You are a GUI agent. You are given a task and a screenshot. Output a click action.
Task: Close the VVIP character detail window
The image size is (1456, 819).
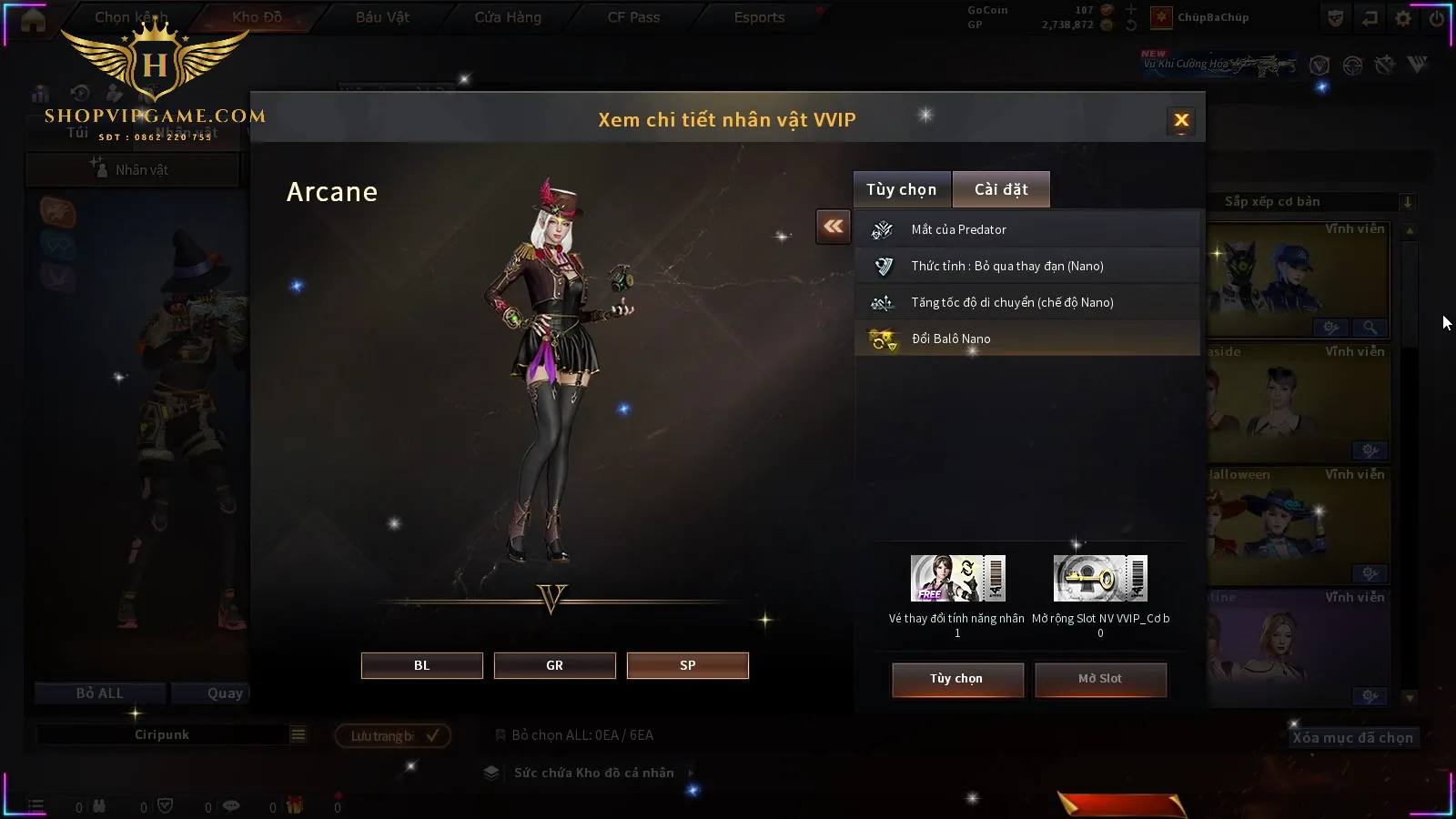click(x=1181, y=120)
